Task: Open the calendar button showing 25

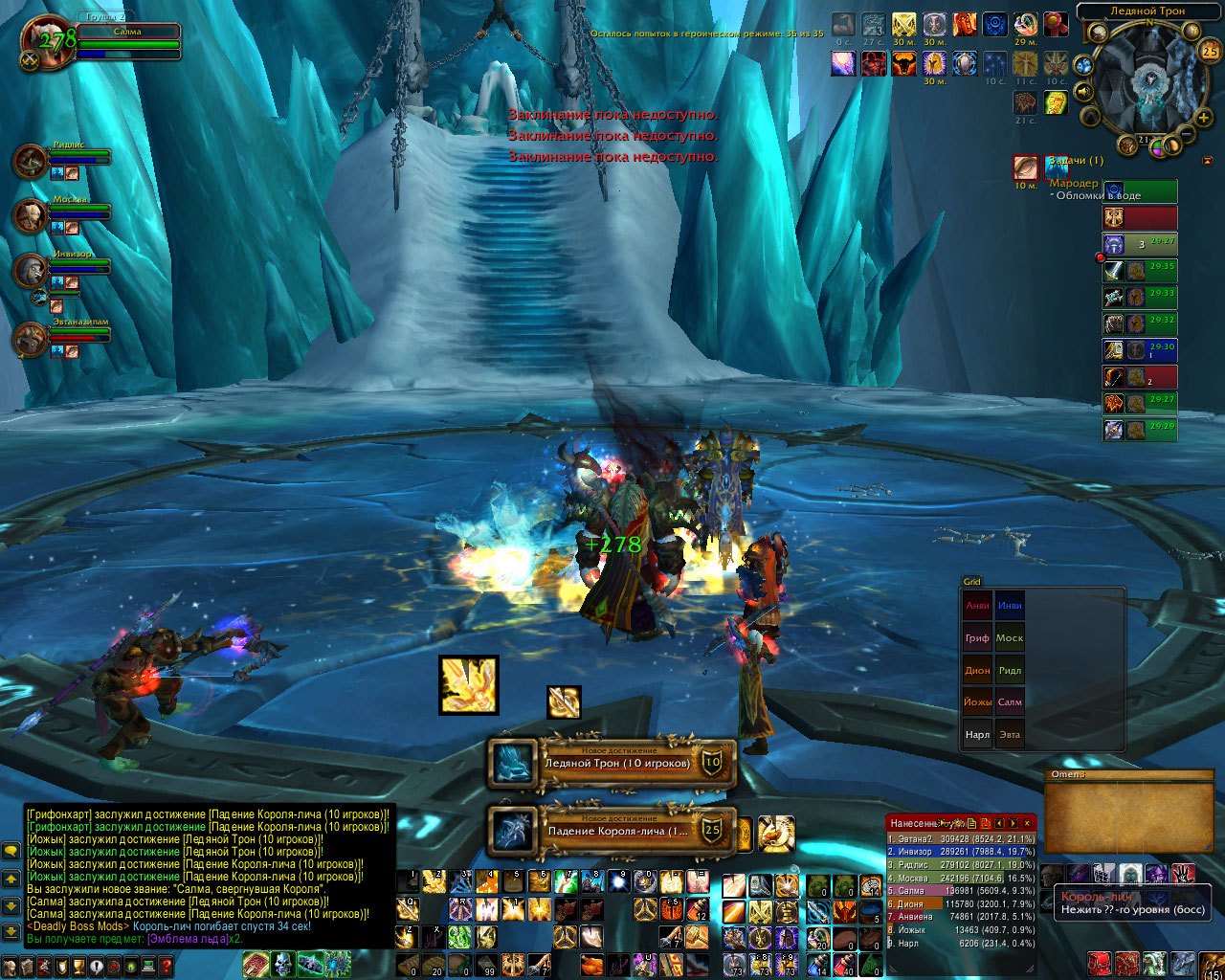Action: click(x=1210, y=51)
